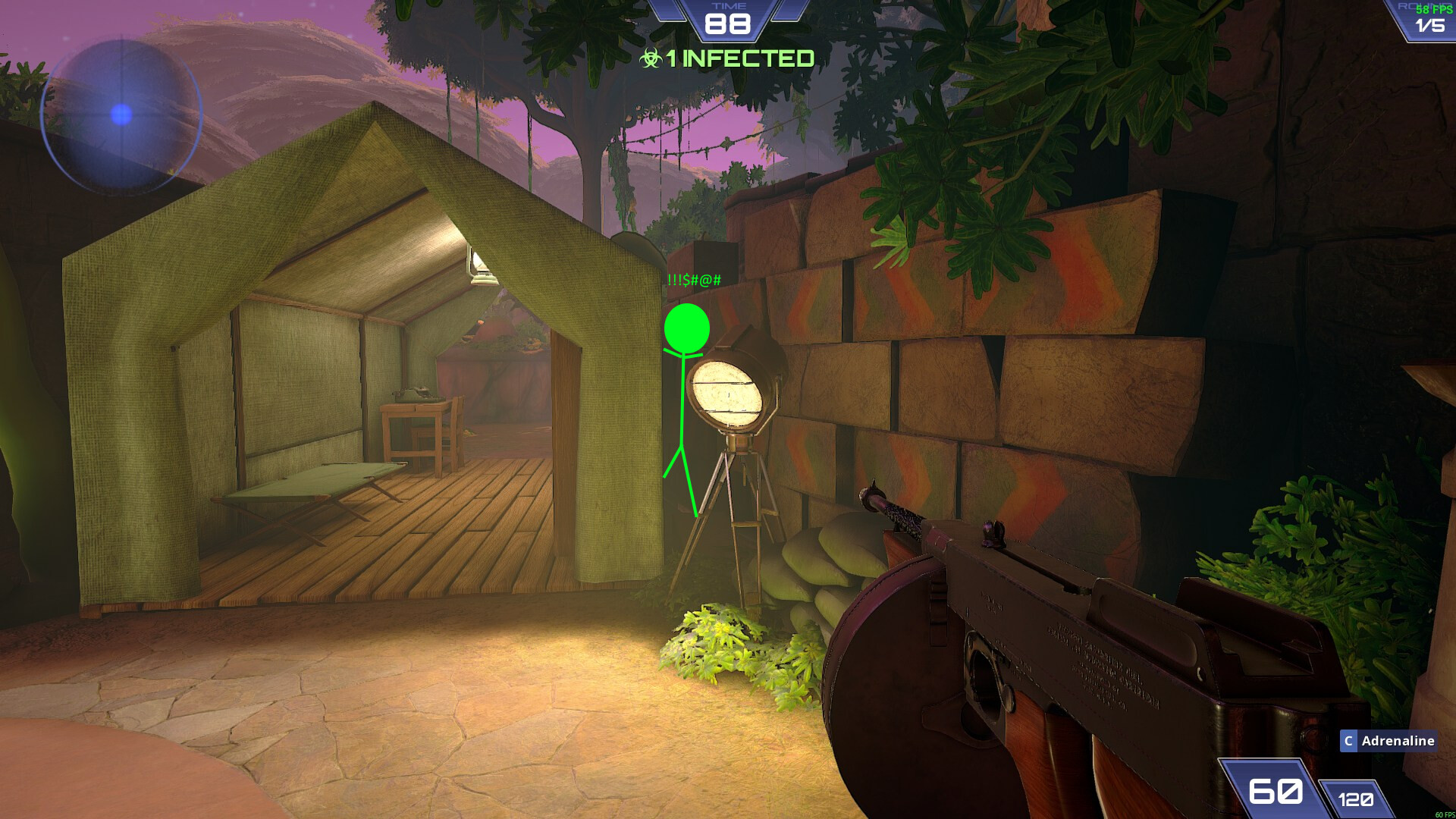This screenshot has height=819, width=1456.
Task: Click the circular radar minimap
Action: click(121, 115)
